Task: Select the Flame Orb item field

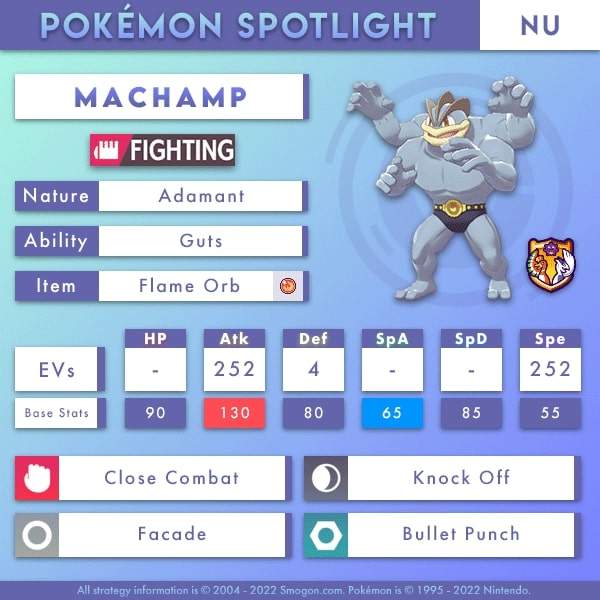Action: (x=189, y=286)
